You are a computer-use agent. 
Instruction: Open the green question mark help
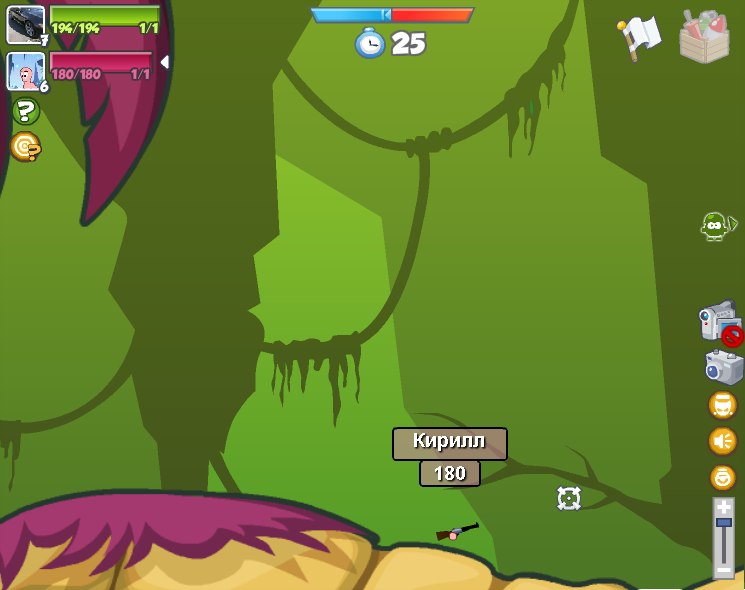26,111
